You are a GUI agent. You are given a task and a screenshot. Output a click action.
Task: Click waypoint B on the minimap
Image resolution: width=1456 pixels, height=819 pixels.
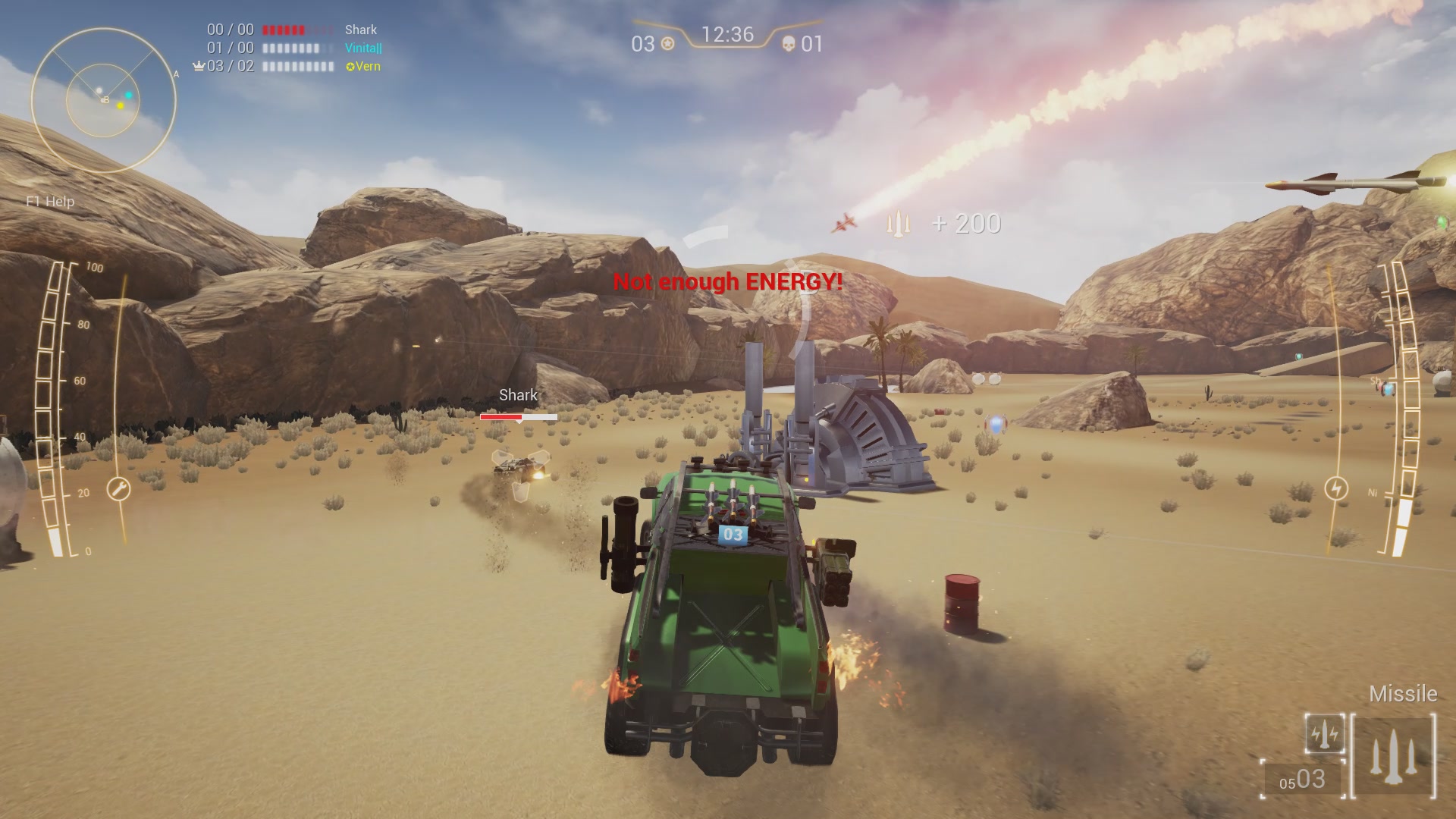coord(106,99)
